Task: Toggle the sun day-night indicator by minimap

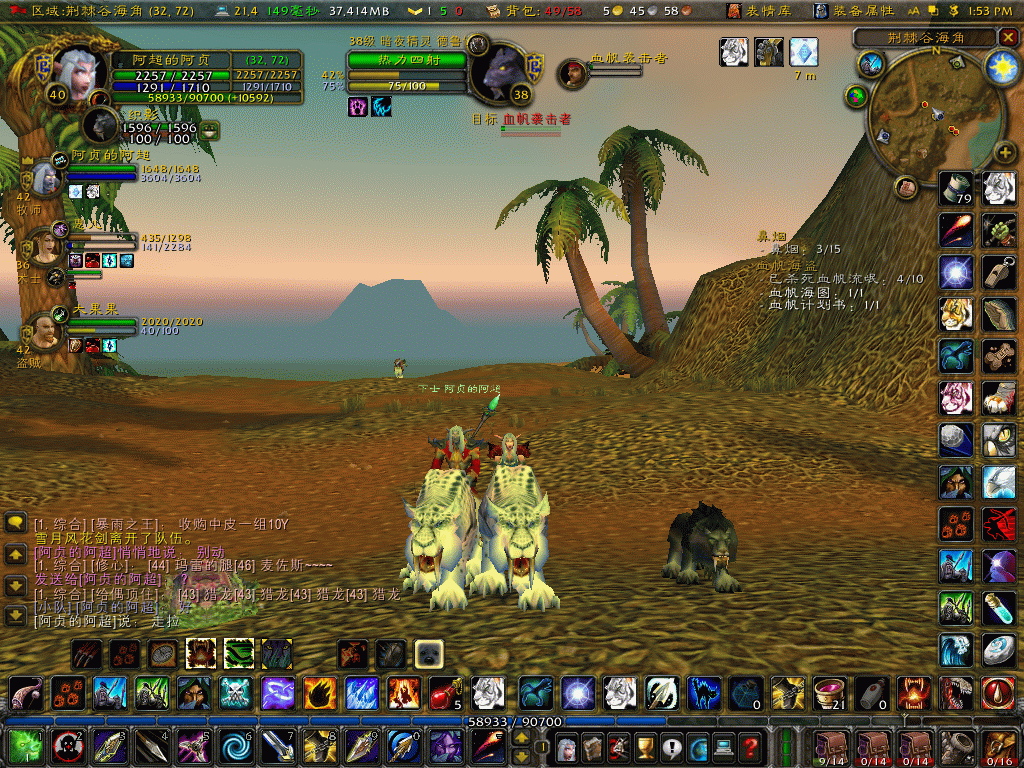Action: (x=1000, y=67)
